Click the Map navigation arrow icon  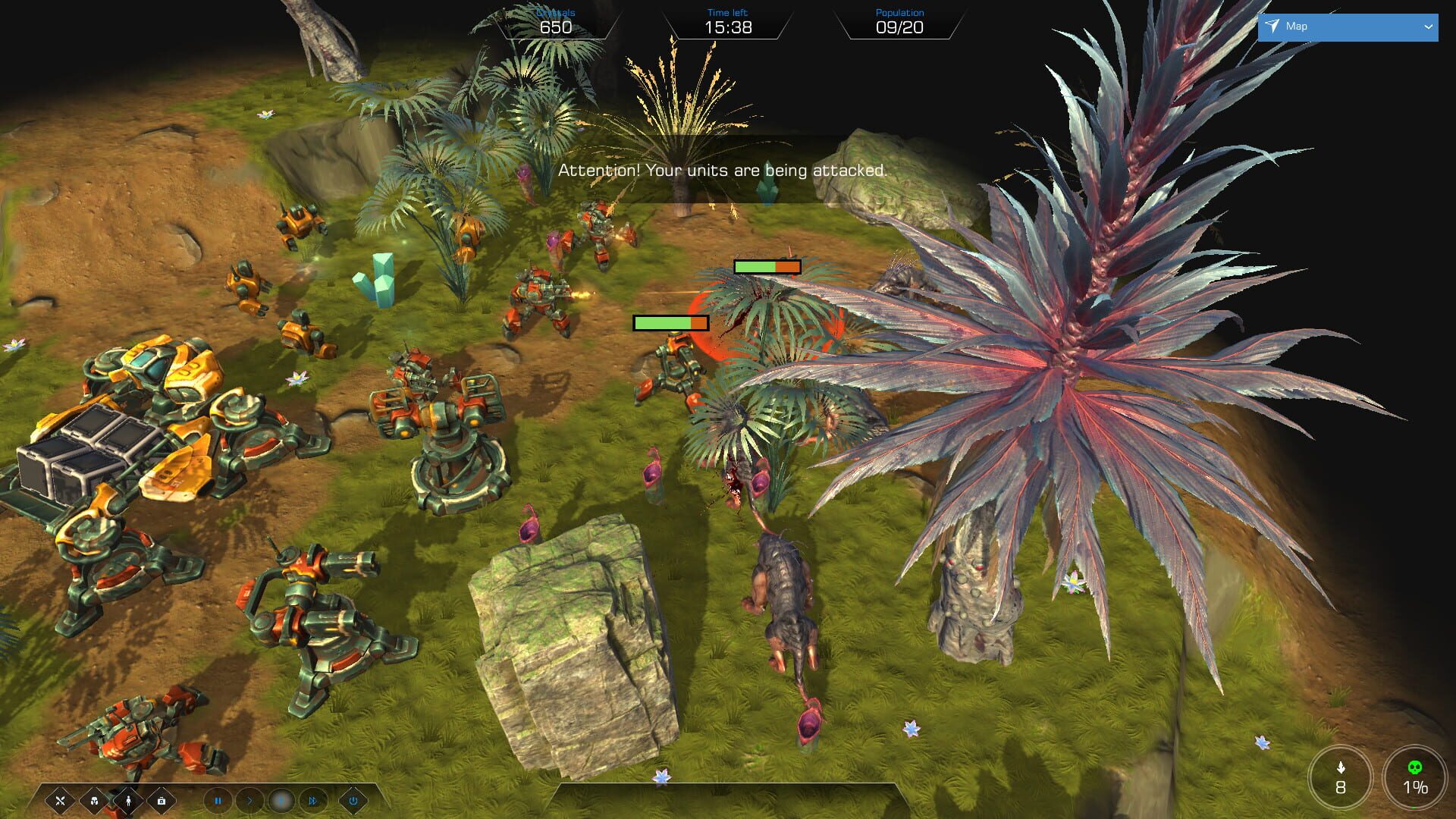click(x=1273, y=26)
